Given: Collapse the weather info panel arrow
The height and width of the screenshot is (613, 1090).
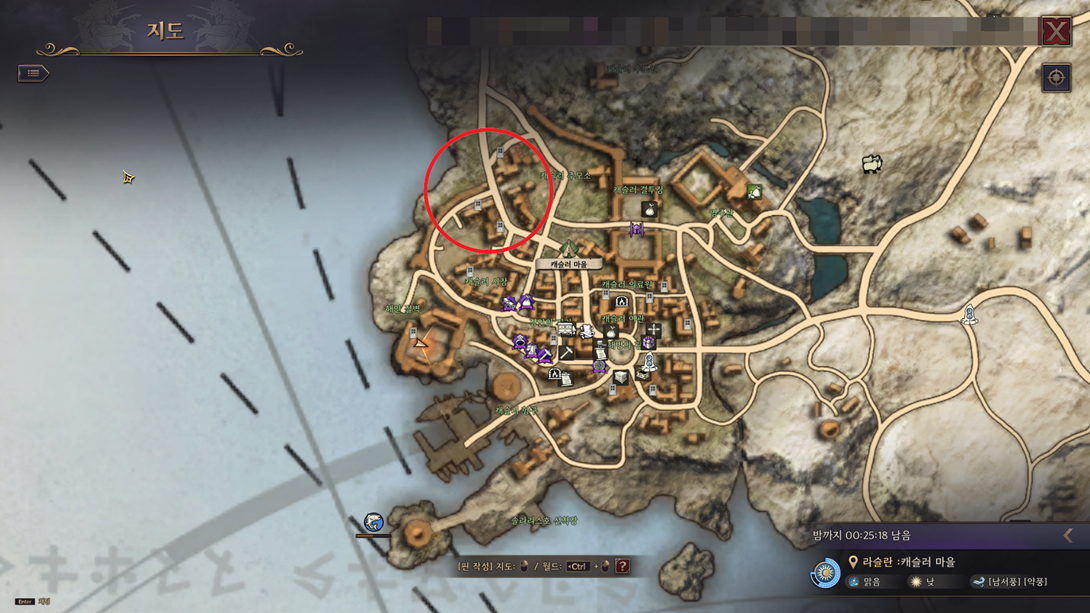Looking at the screenshot, I should [1068, 536].
